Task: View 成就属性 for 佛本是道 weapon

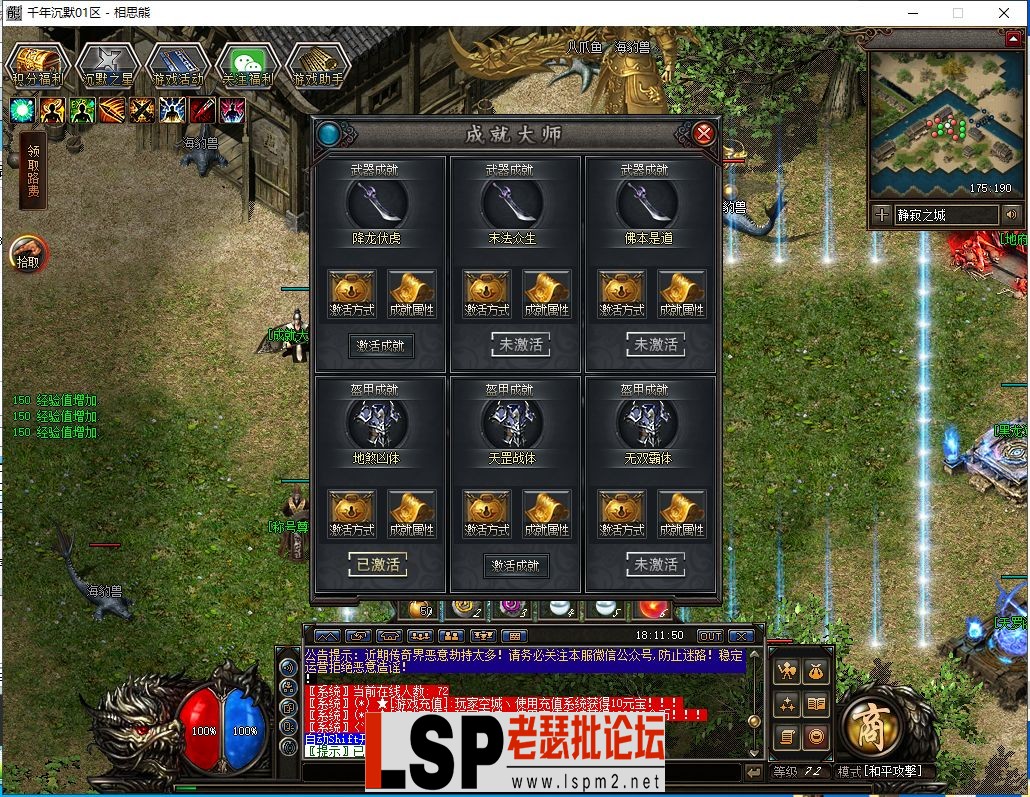Action: click(x=681, y=294)
